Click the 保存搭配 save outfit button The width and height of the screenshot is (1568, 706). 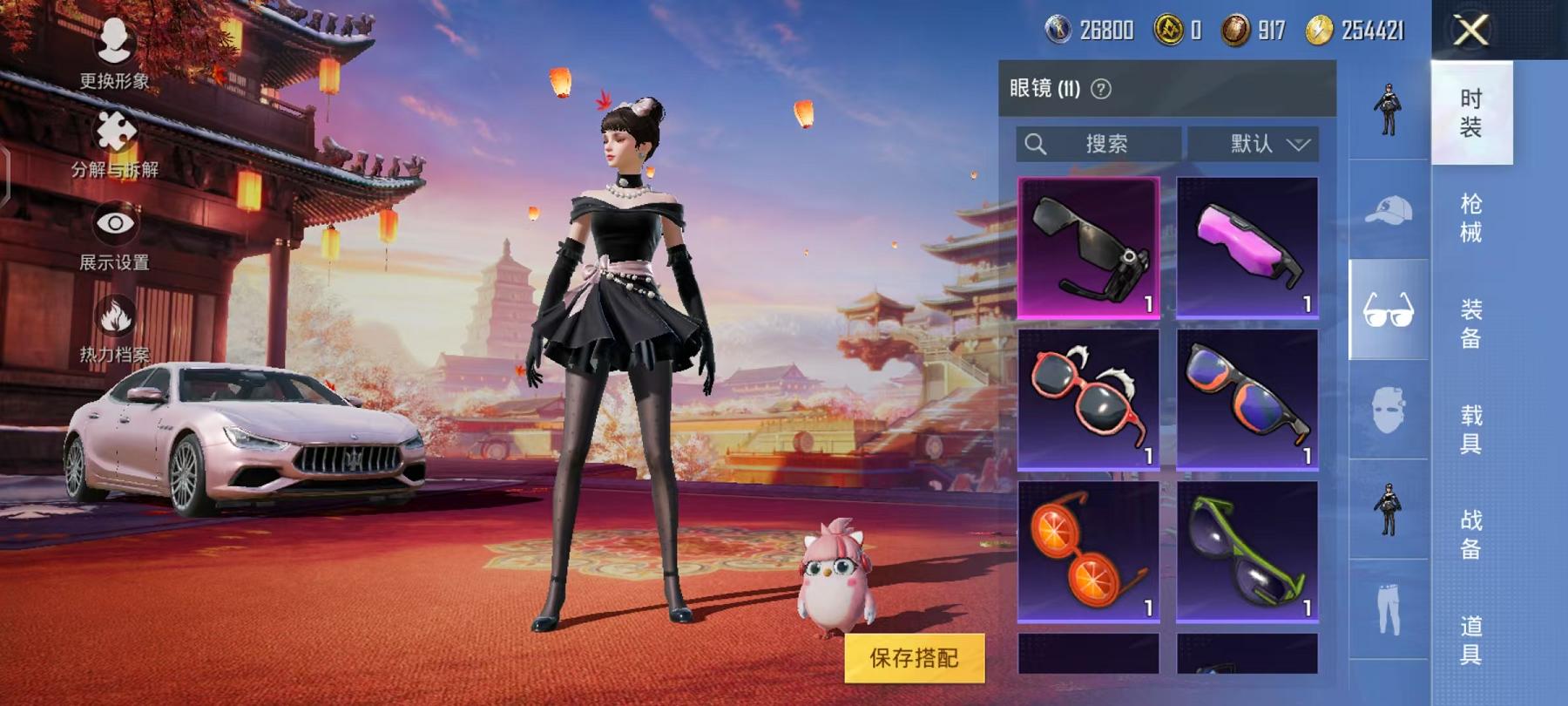coord(914,658)
